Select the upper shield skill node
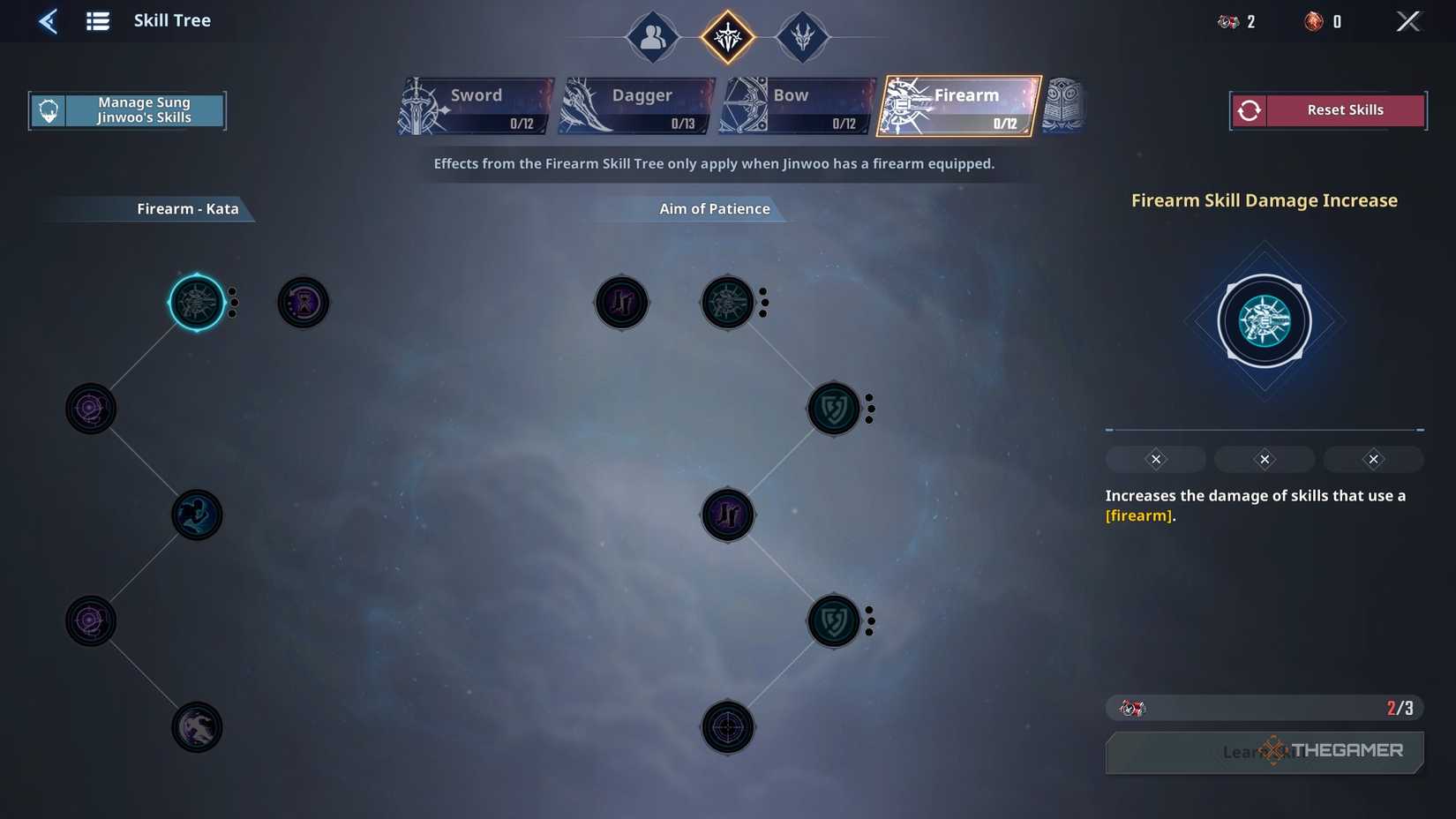The width and height of the screenshot is (1456, 819). click(832, 408)
